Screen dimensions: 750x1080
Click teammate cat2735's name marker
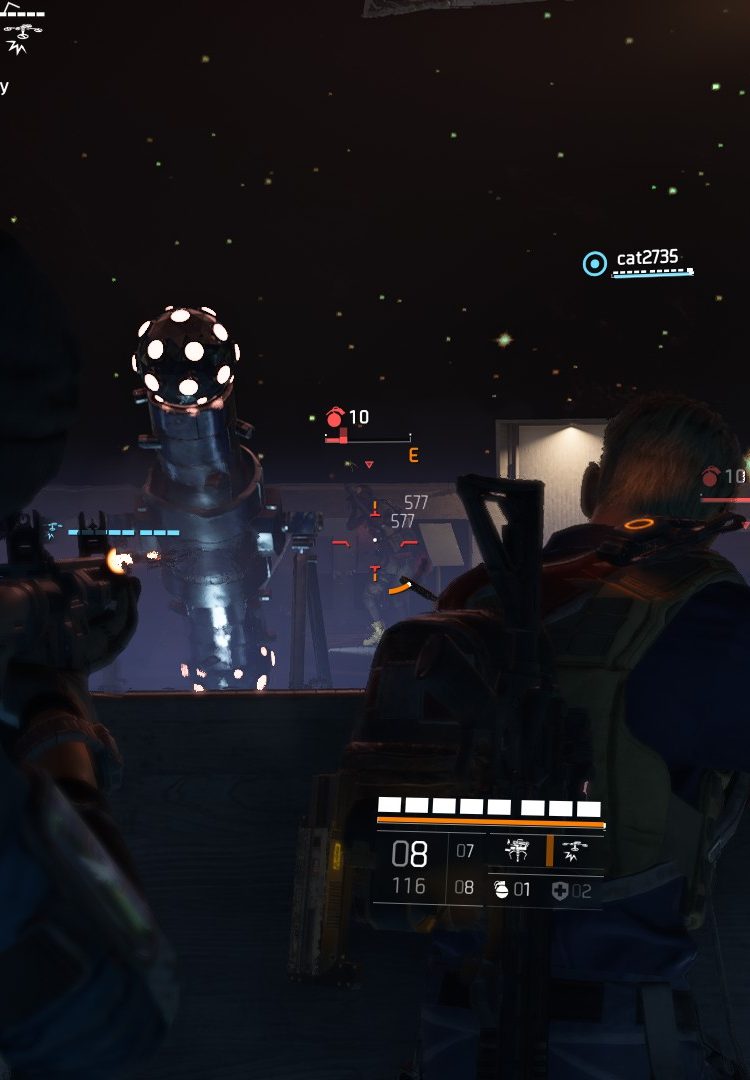646,258
